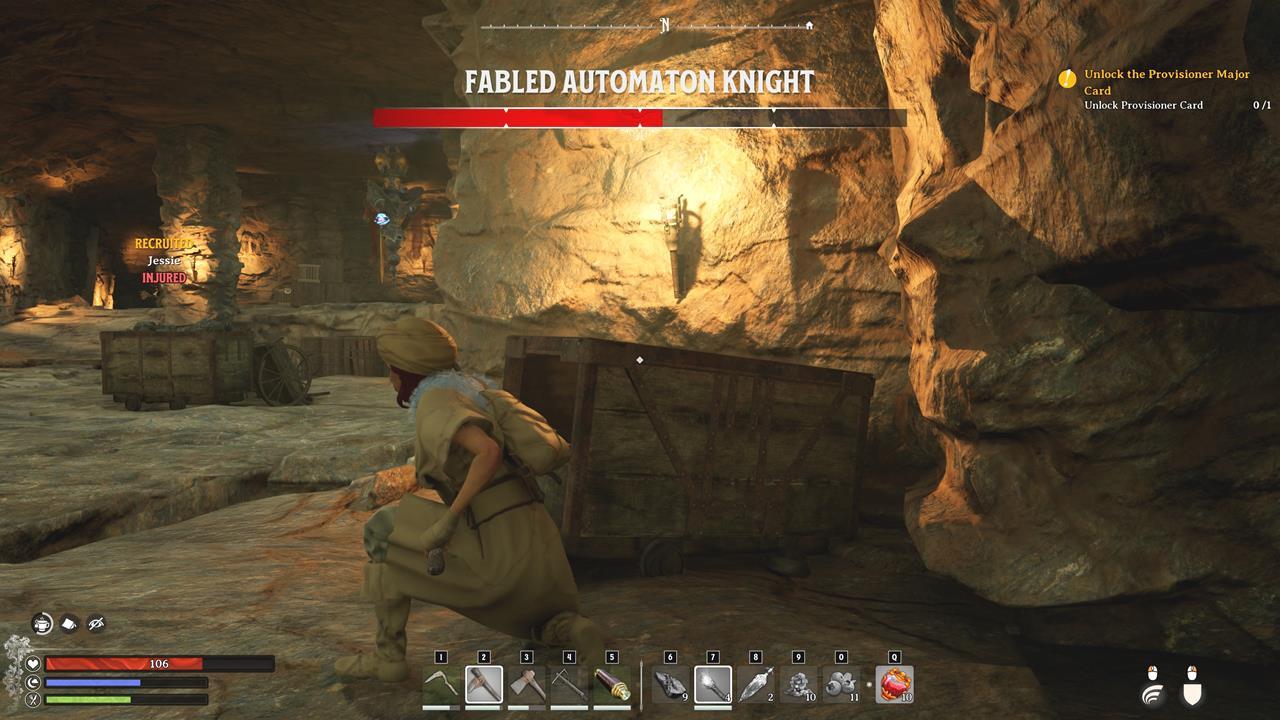1280x720 pixels.
Task: Equip the axe from the hotbar
Action: pyautogui.click(x=527, y=685)
